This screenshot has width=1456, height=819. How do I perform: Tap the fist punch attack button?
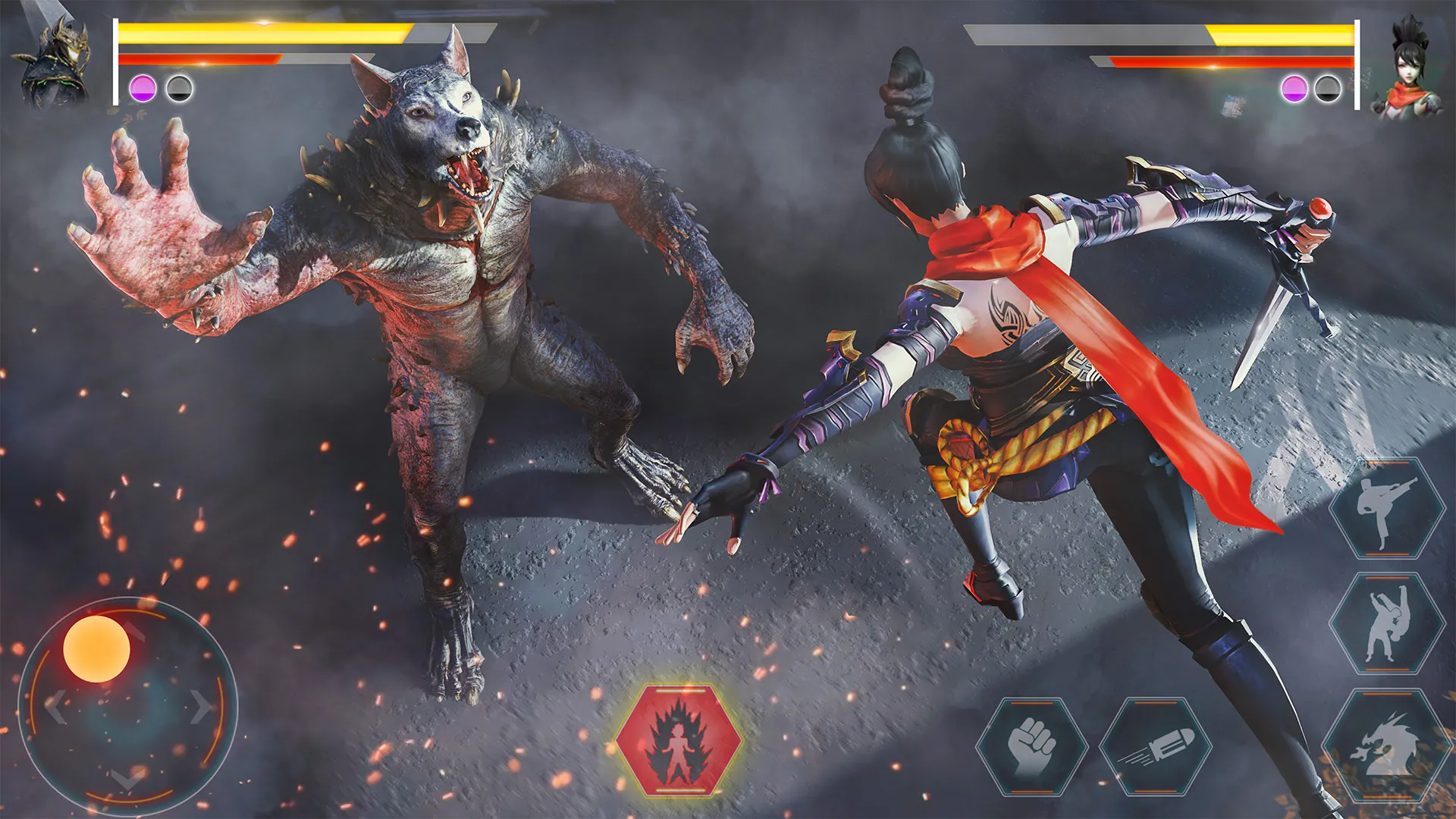tap(1032, 746)
